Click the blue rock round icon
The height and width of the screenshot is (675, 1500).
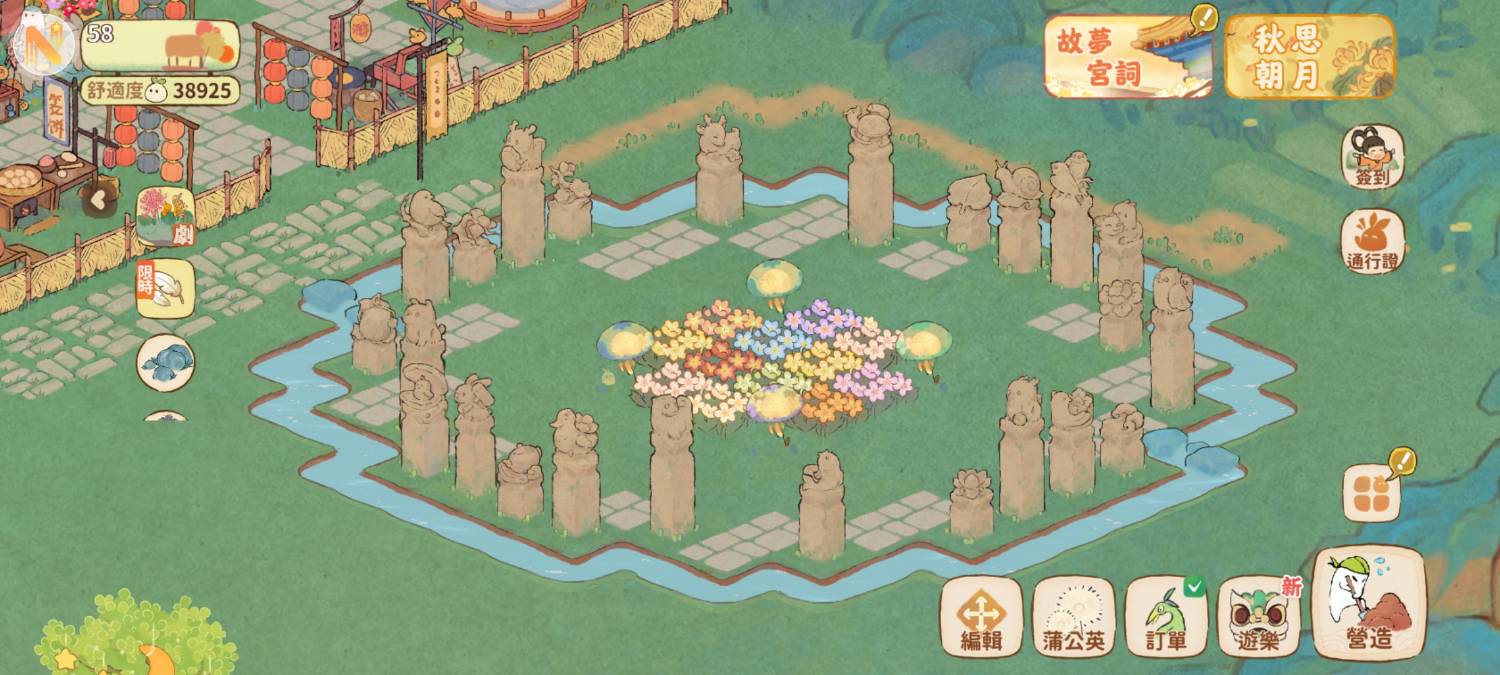165,362
